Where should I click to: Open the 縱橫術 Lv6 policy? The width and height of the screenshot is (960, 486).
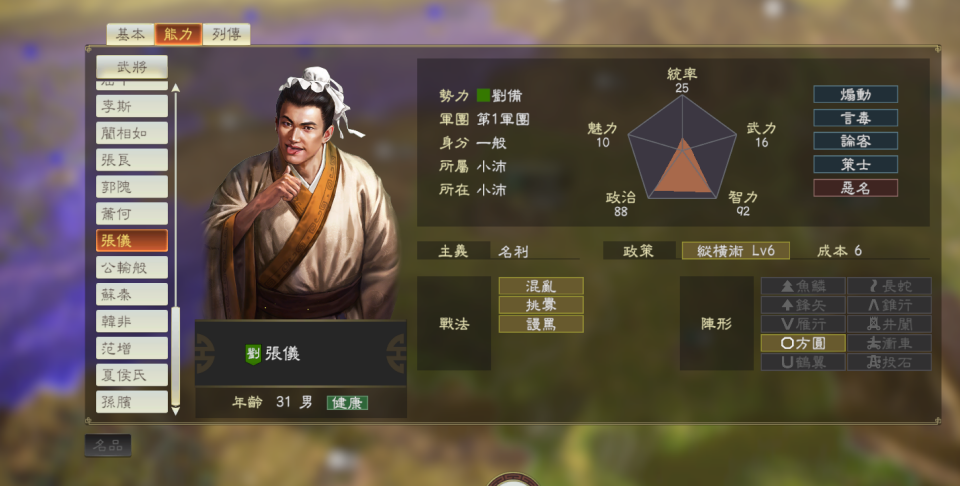tap(735, 251)
